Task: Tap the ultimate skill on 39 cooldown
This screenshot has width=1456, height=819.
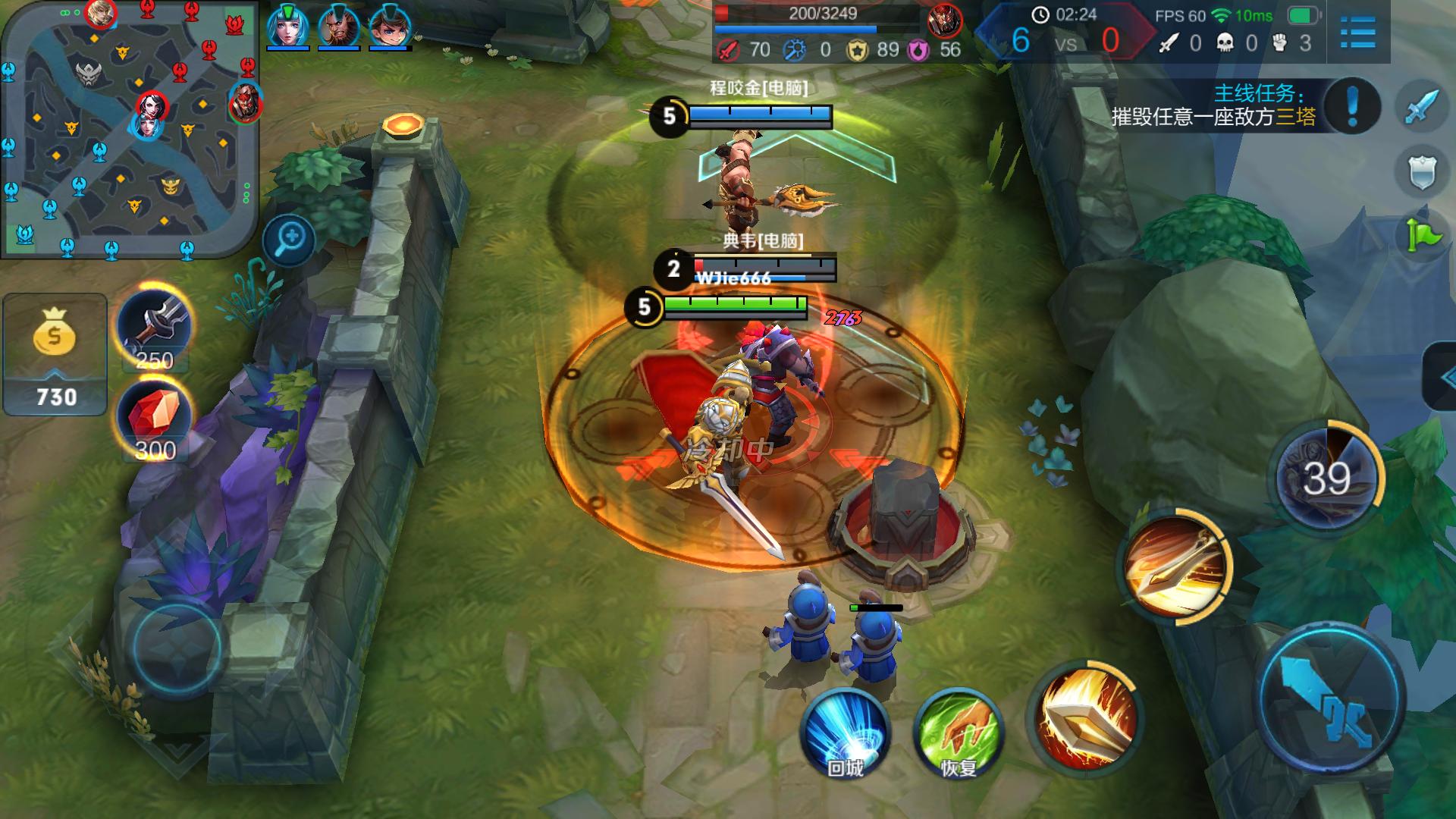Action: coord(1327,478)
